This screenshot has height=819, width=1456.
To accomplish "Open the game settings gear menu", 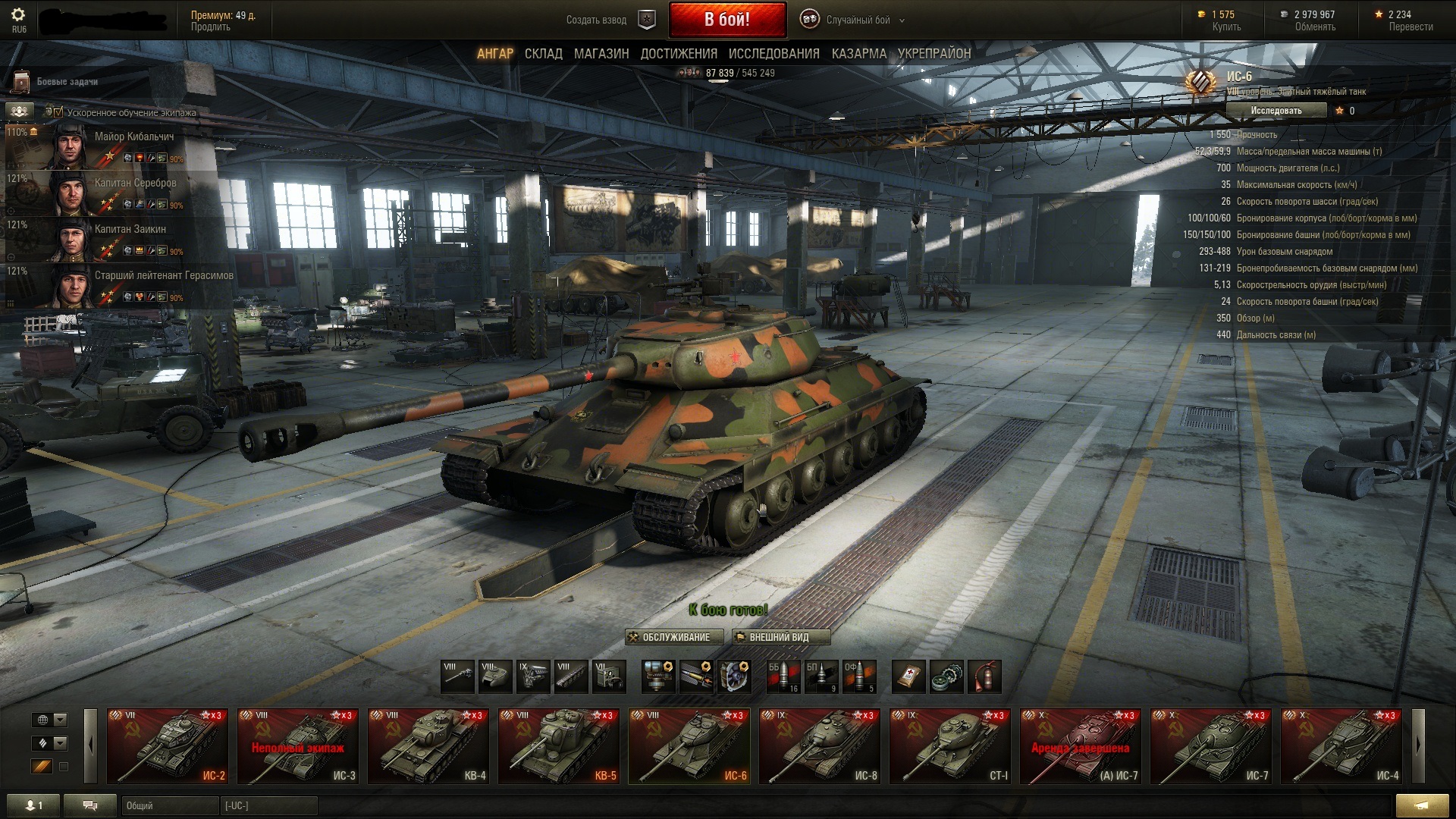I will (19, 15).
